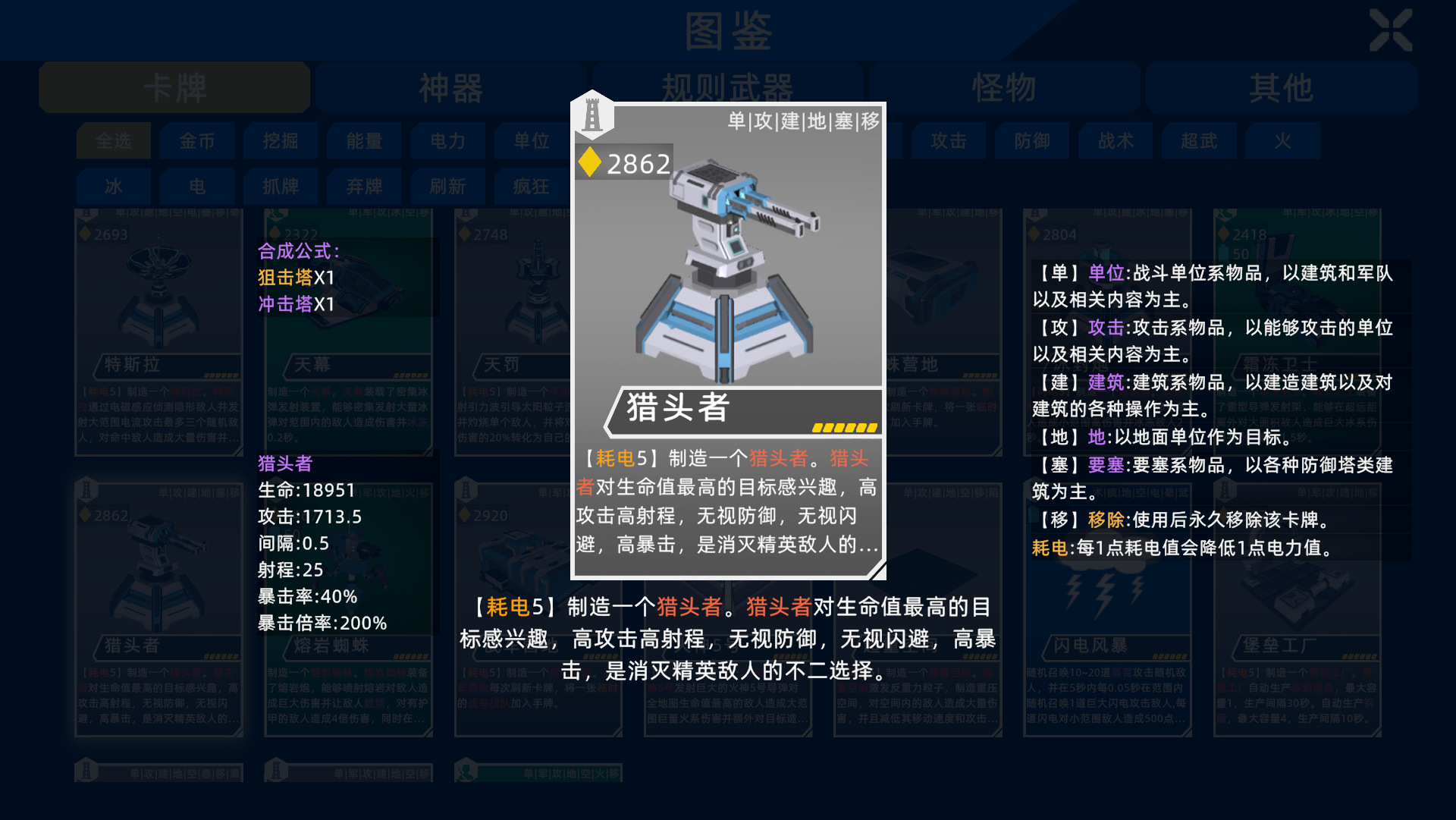Enable the 疯狂 filter
1456x820 pixels.
pyautogui.click(x=531, y=186)
